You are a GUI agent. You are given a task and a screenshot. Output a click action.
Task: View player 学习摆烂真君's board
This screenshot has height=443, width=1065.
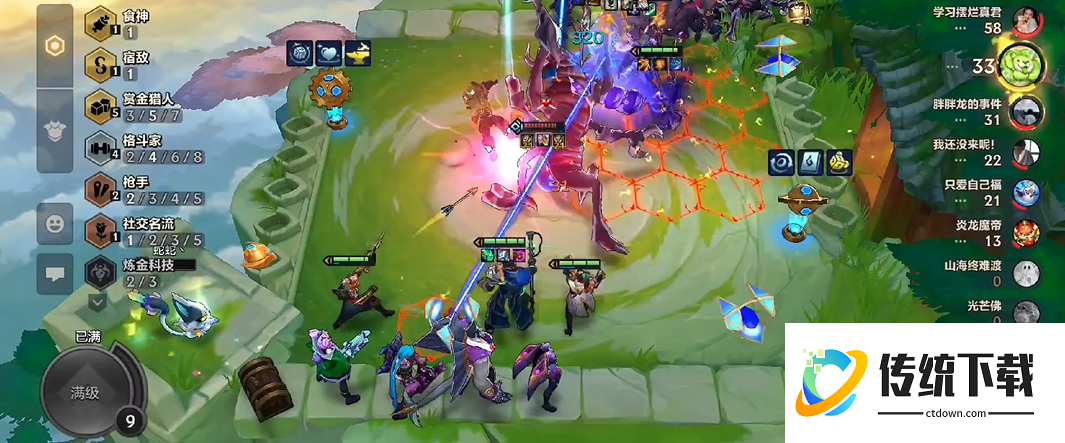pyautogui.click(x=1027, y=20)
